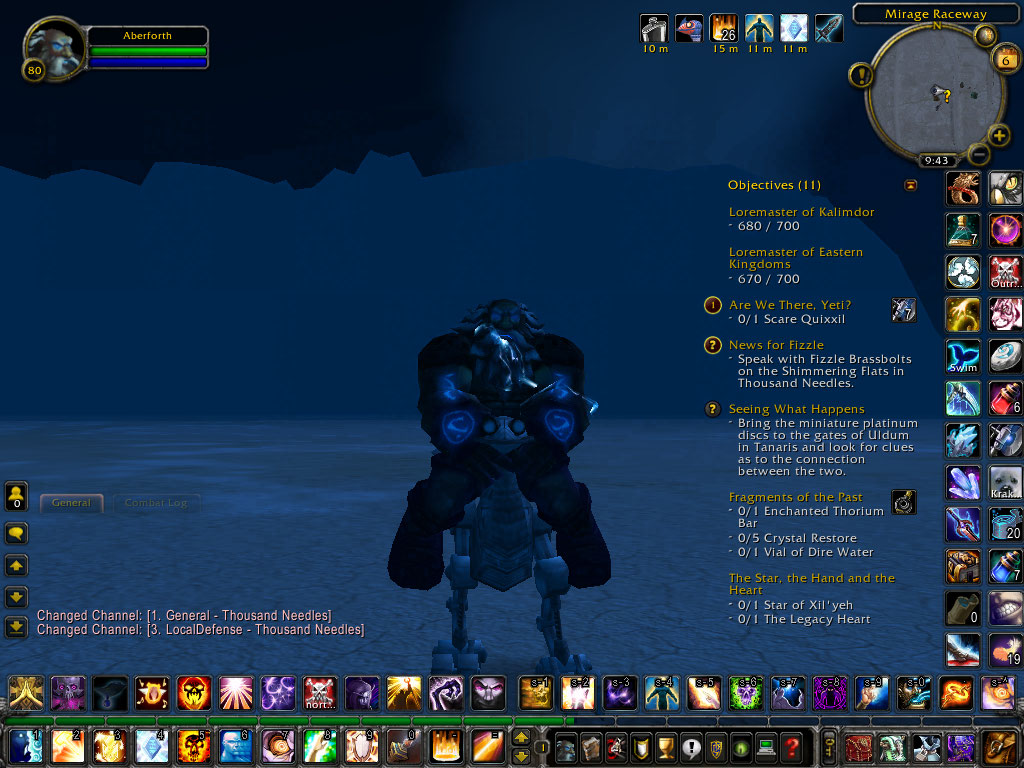
Task: Open the achievements golden trophy button
Action: click(667, 746)
